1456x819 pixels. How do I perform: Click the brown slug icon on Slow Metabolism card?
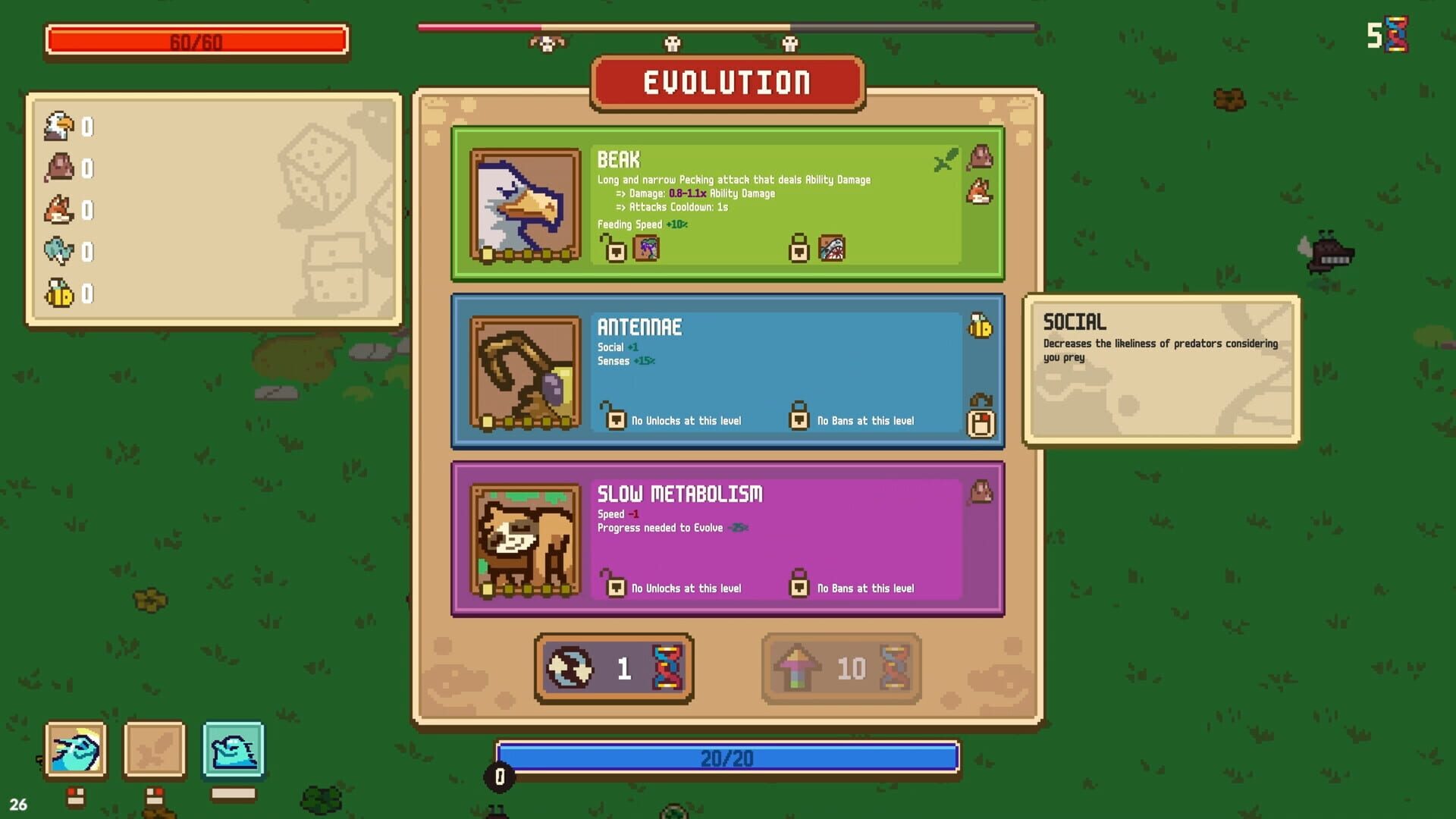(x=981, y=491)
